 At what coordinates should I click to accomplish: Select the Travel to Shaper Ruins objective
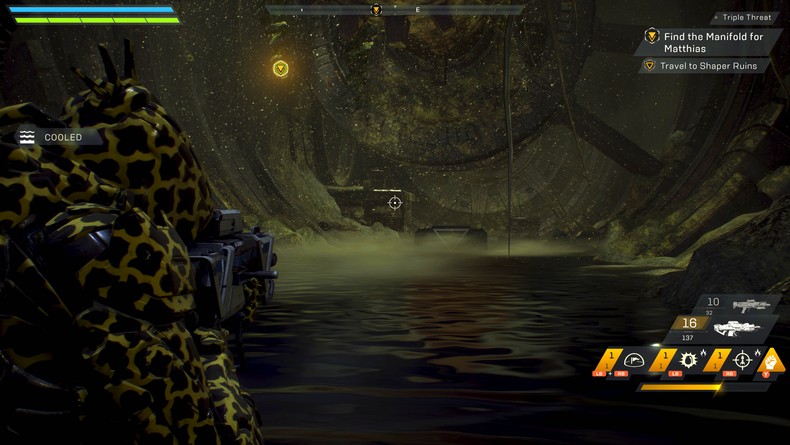[707, 66]
